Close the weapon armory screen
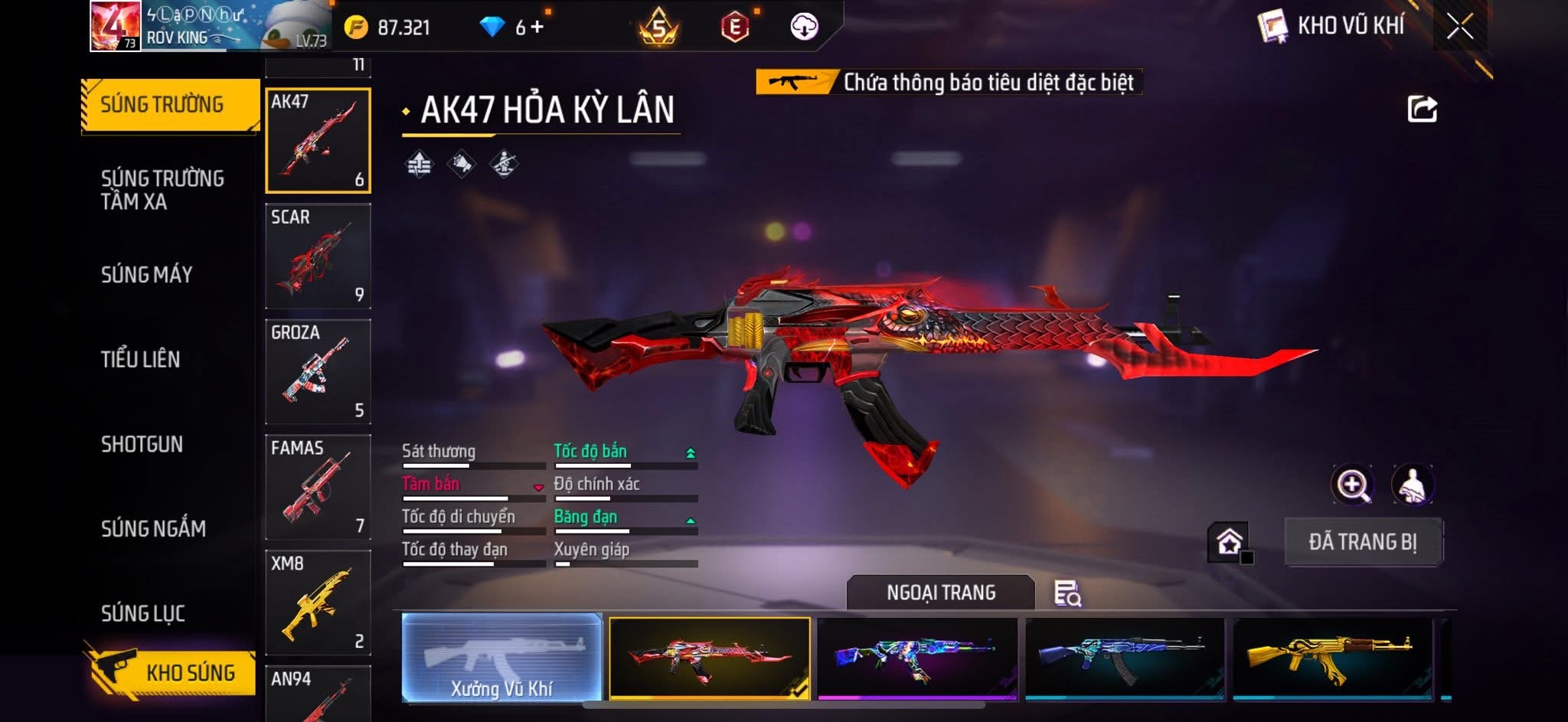1568x722 pixels. pos(1459,27)
